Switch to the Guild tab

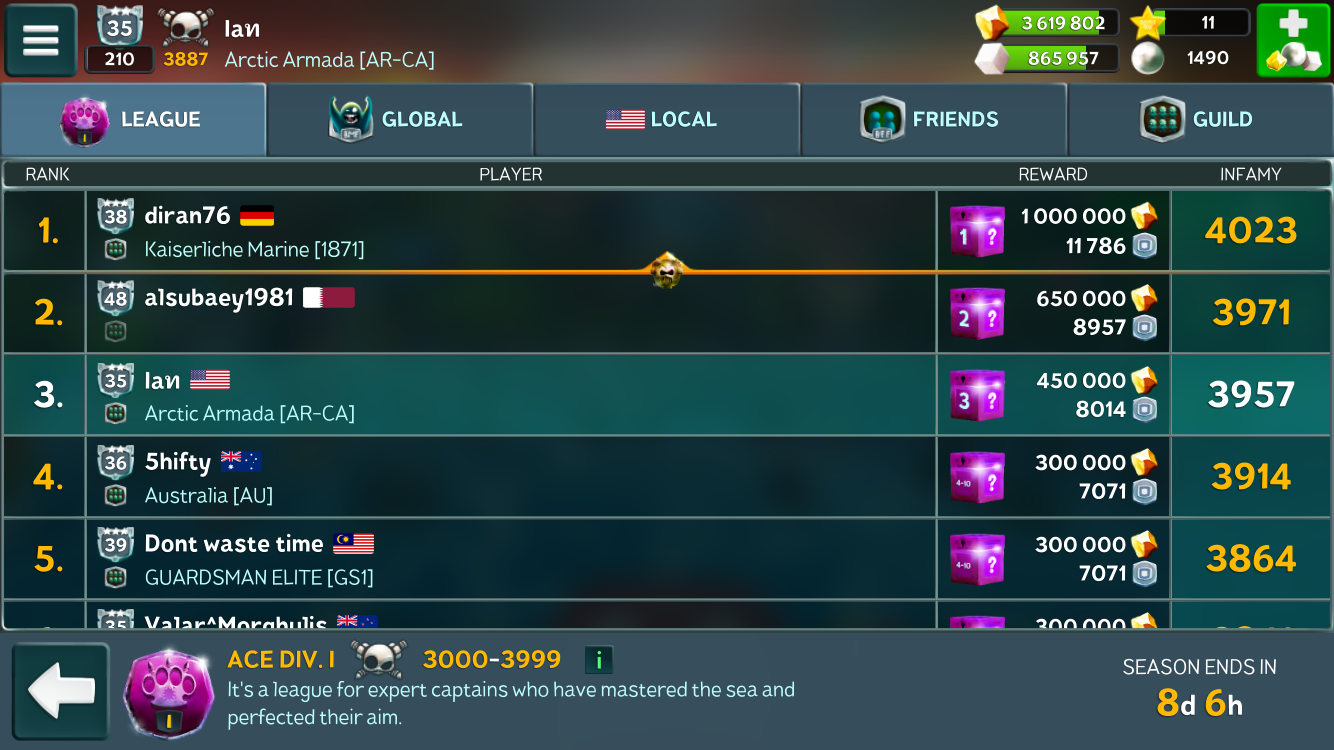click(1200, 119)
